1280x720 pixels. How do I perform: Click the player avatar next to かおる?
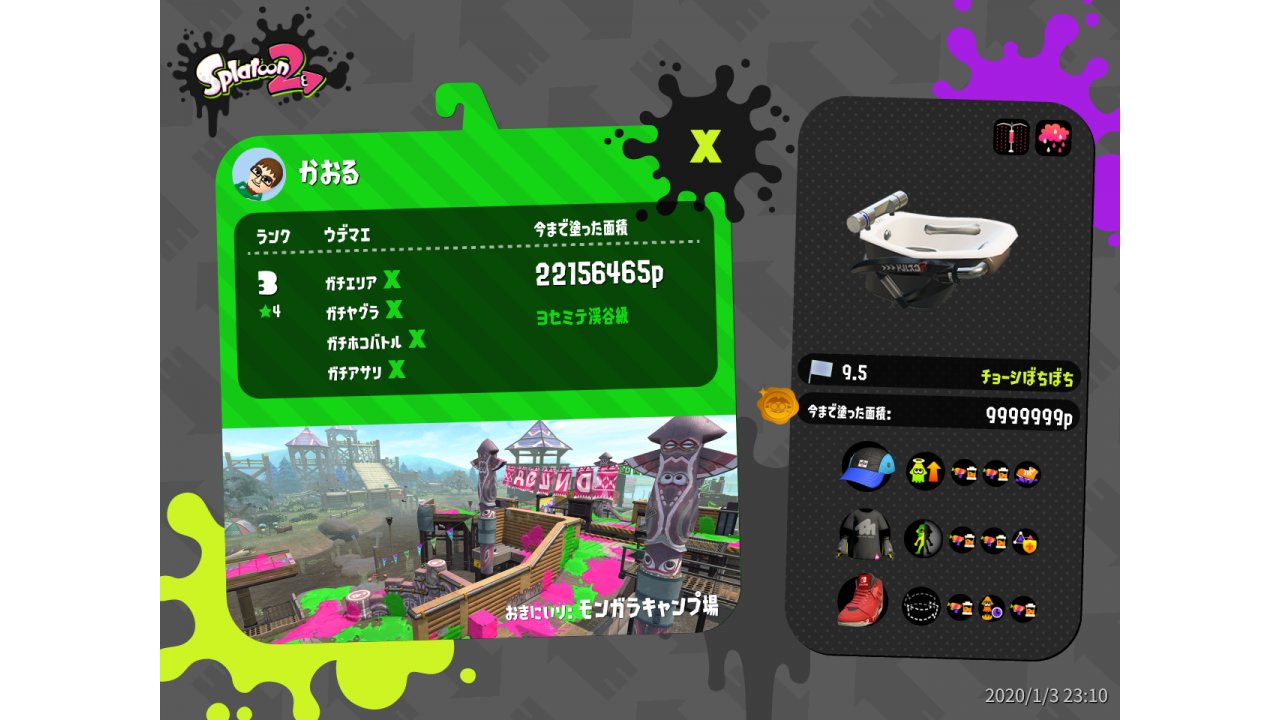pos(258,175)
